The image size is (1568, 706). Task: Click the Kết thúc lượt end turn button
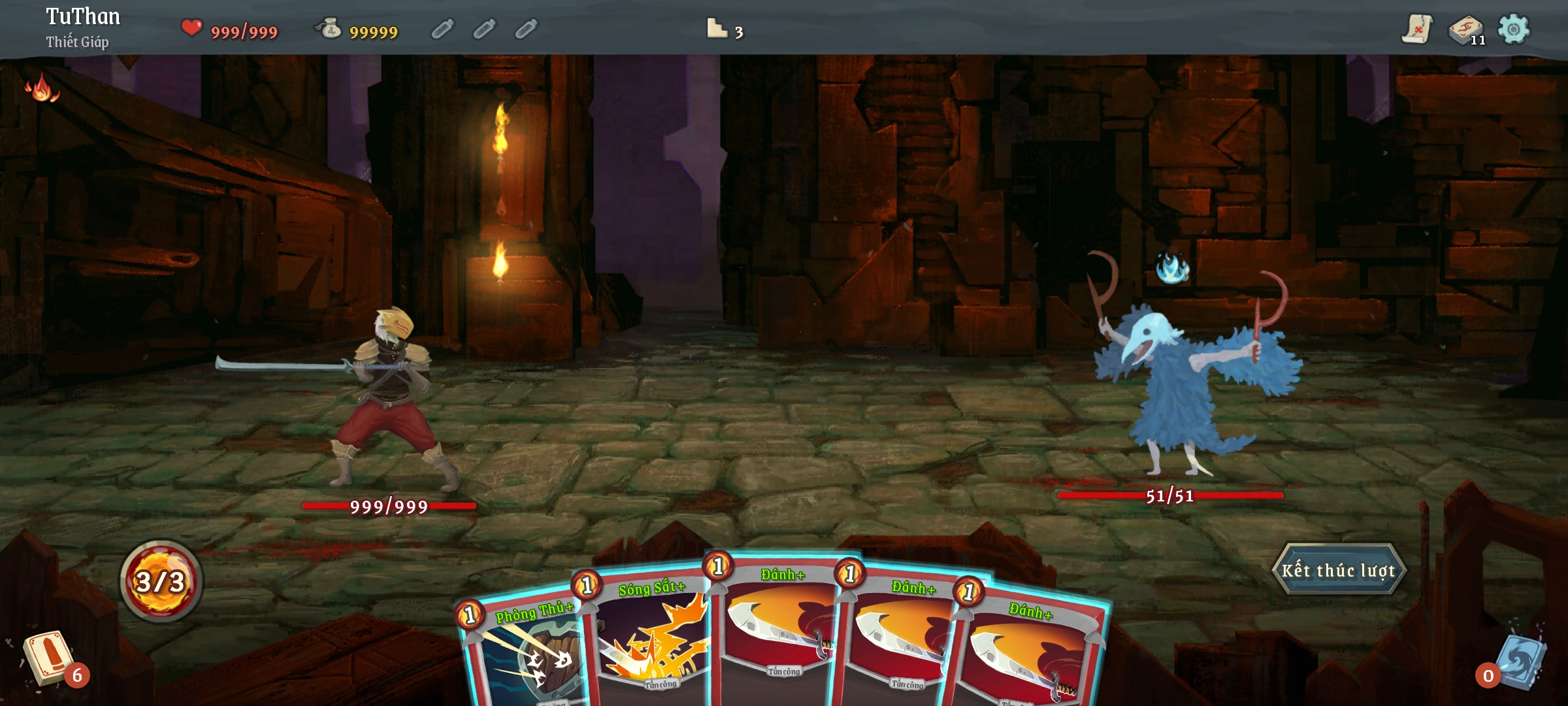(1338, 570)
